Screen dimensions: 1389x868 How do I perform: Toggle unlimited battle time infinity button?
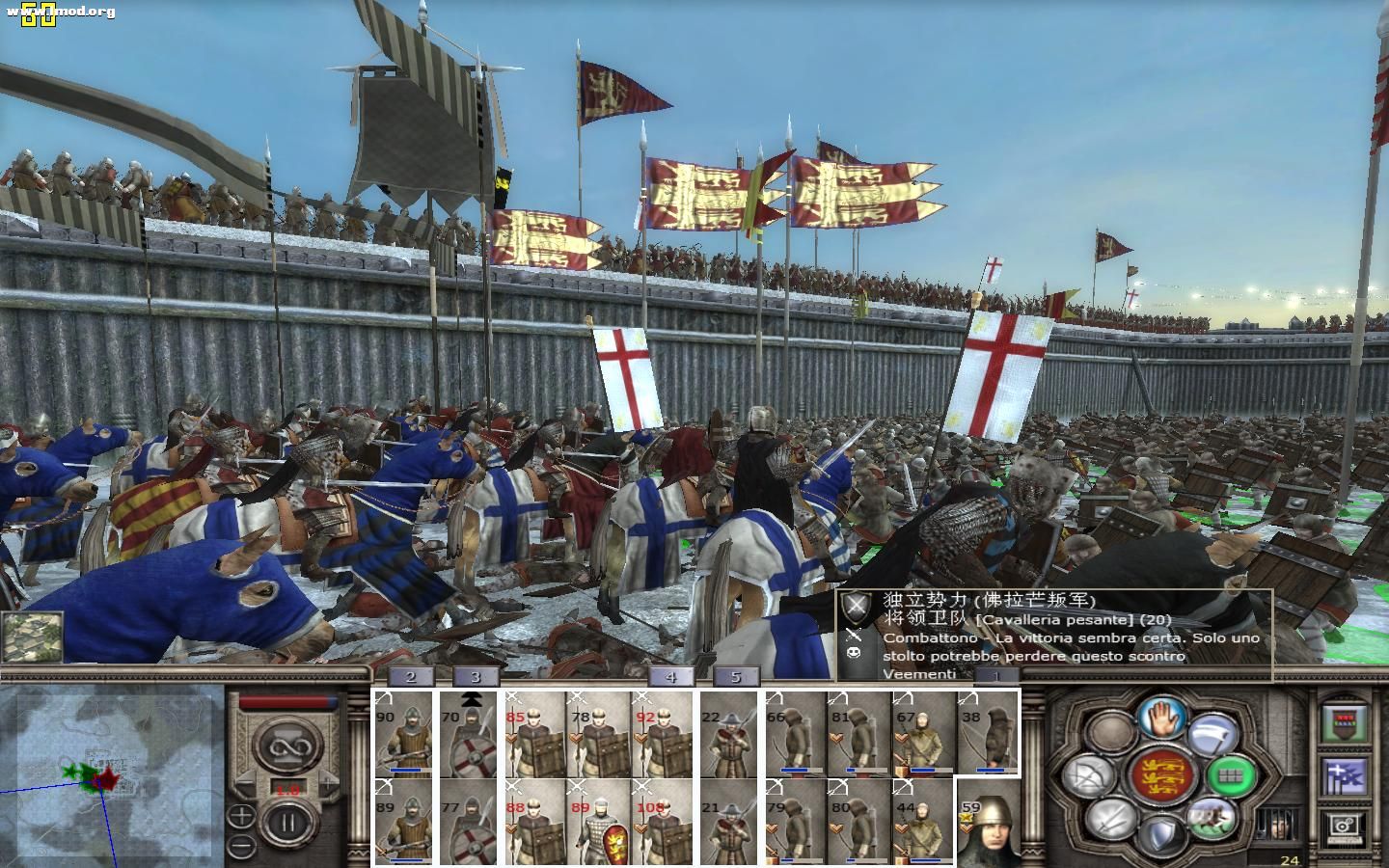pos(289,746)
